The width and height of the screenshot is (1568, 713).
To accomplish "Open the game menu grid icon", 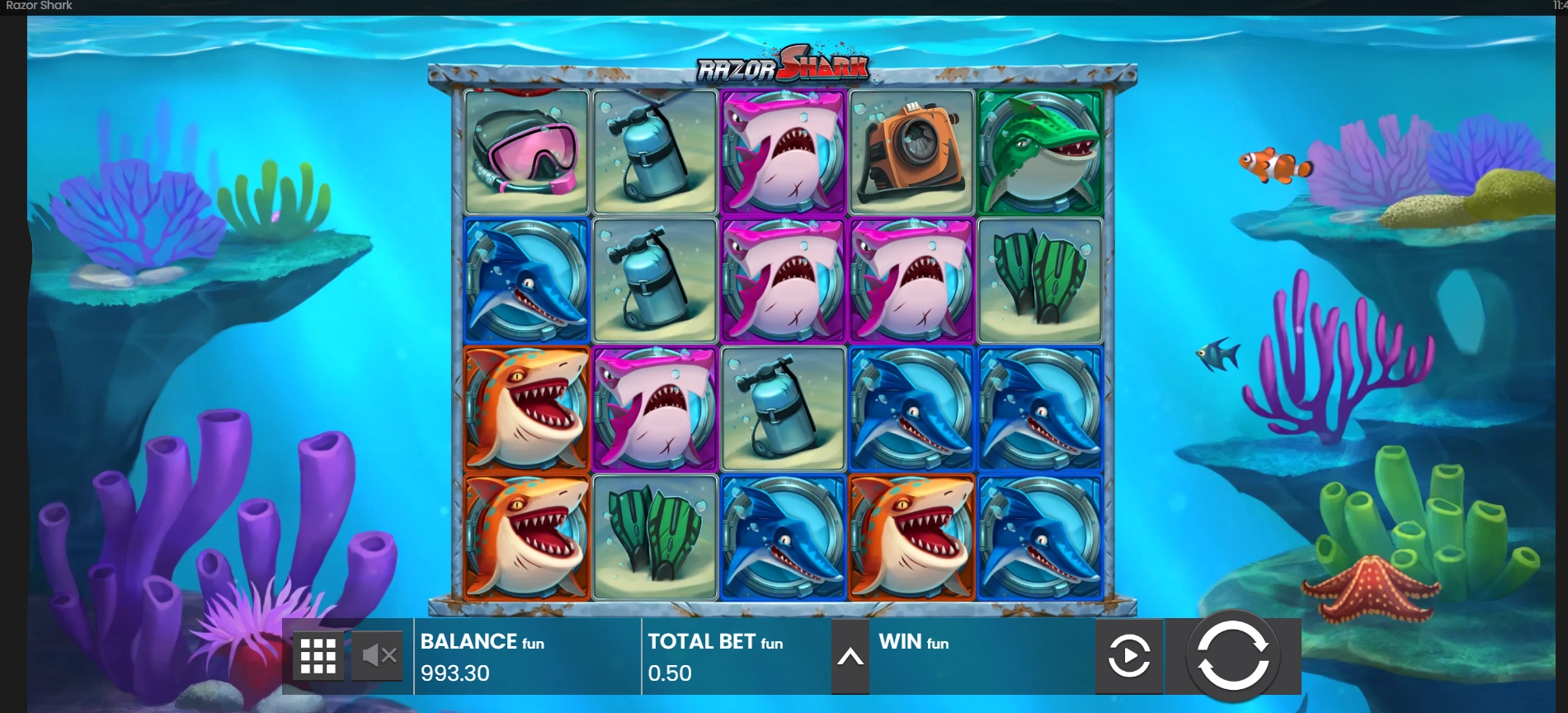I will [x=318, y=654].
